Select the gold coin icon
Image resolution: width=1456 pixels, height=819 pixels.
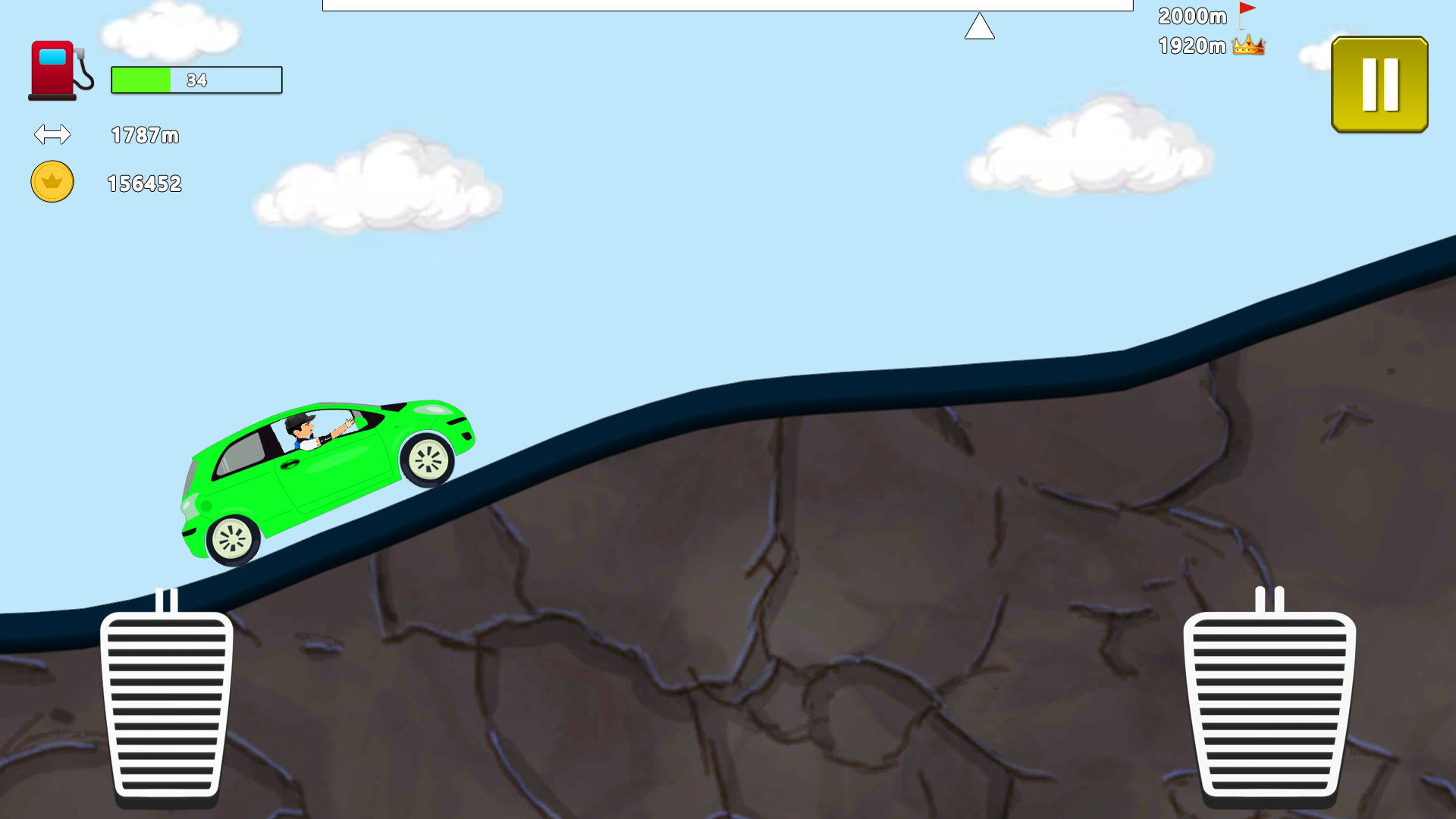pos(51,182)
